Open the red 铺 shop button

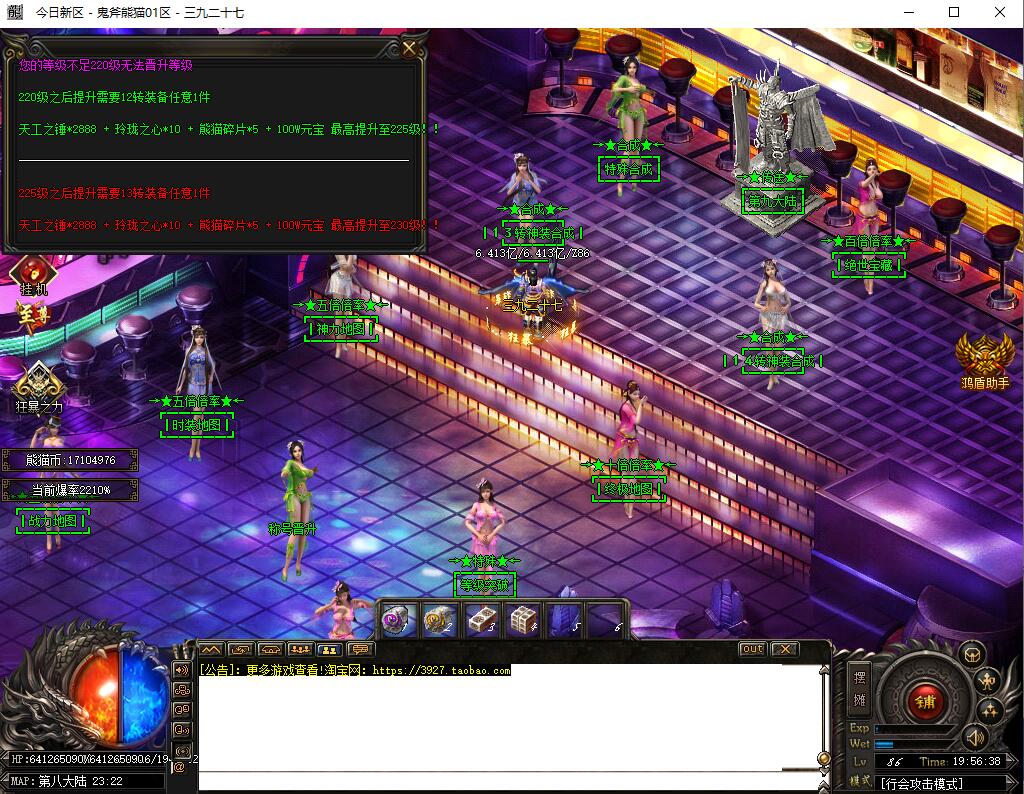(925, 702)
